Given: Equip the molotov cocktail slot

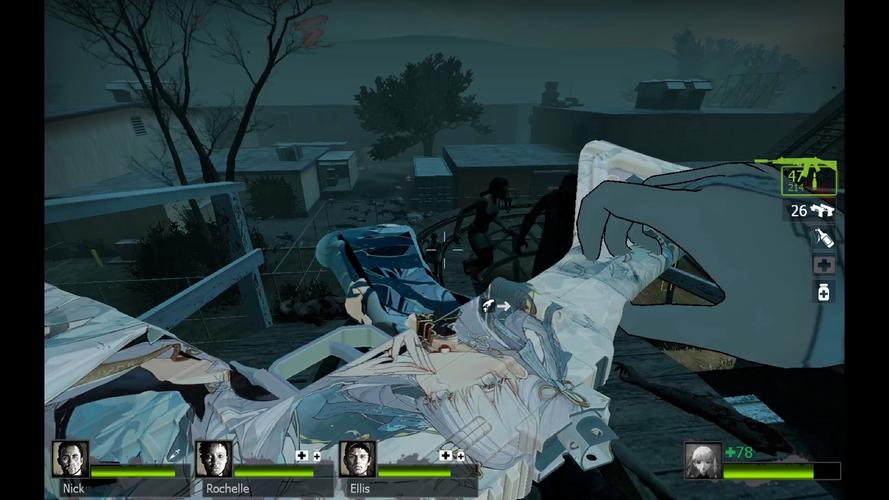Looking at the screenshot, I should point(823,237).
